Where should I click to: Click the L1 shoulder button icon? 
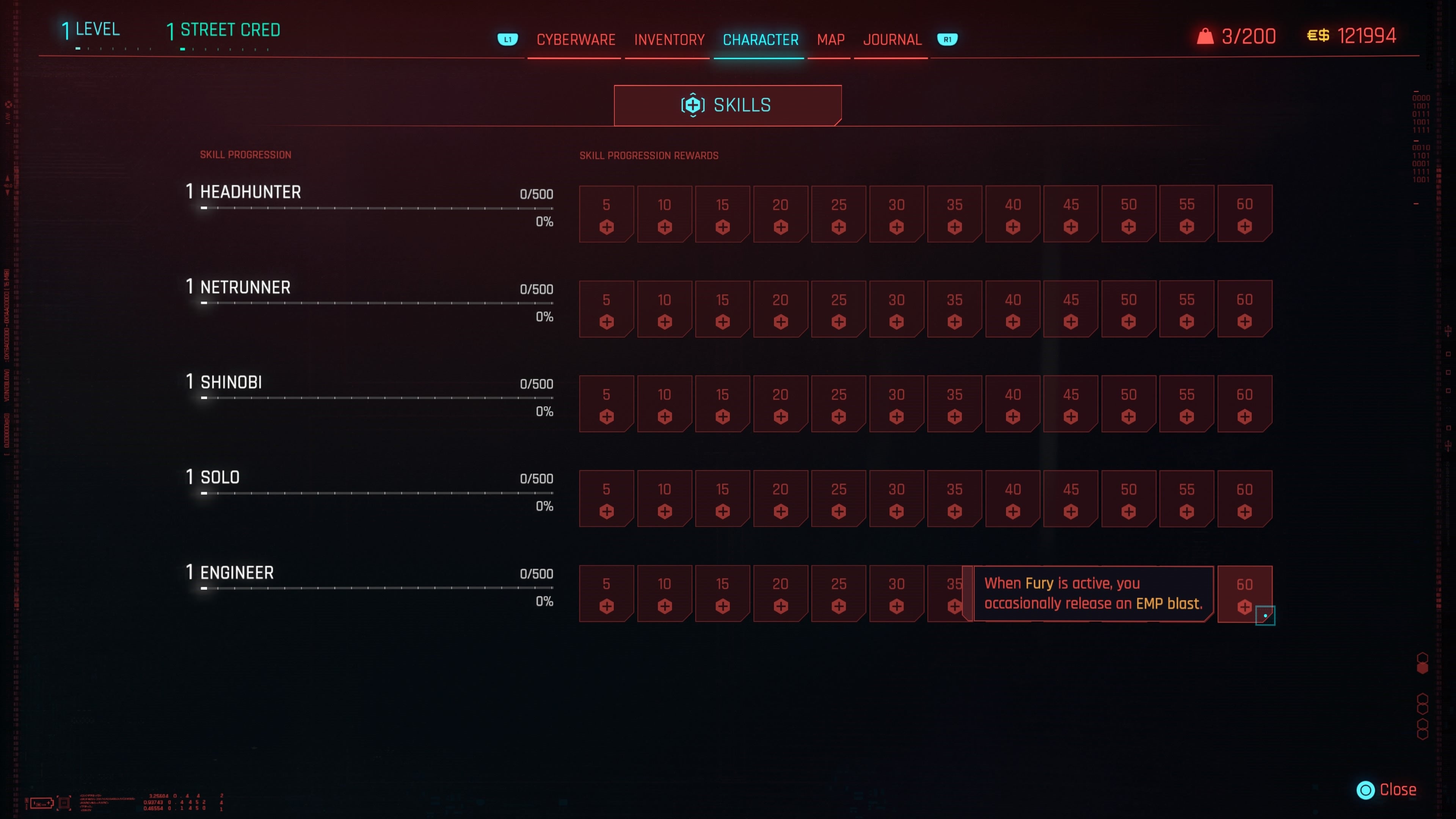pyautogui.click(x=507, y=39)
